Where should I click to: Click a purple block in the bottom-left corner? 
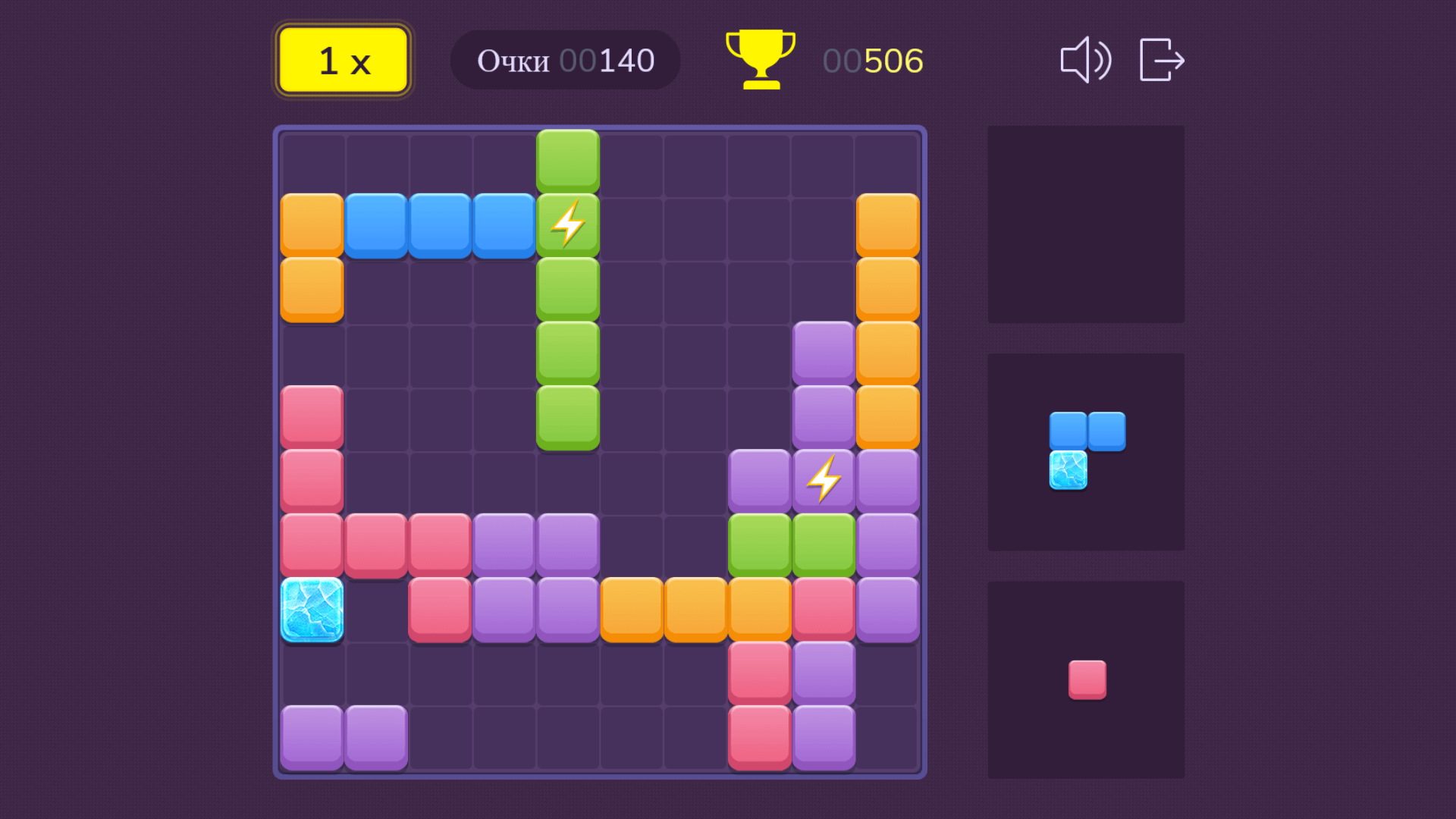pyautogui.click(x=311, y=736)
